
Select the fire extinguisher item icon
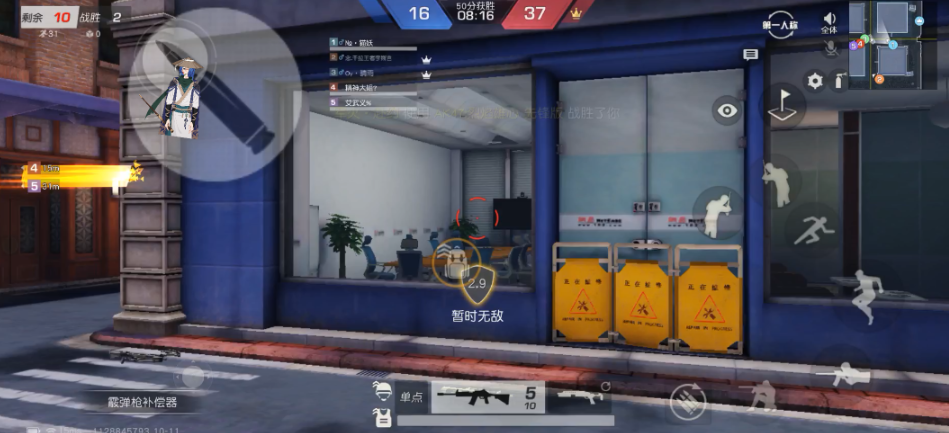(x=841, y=80)
